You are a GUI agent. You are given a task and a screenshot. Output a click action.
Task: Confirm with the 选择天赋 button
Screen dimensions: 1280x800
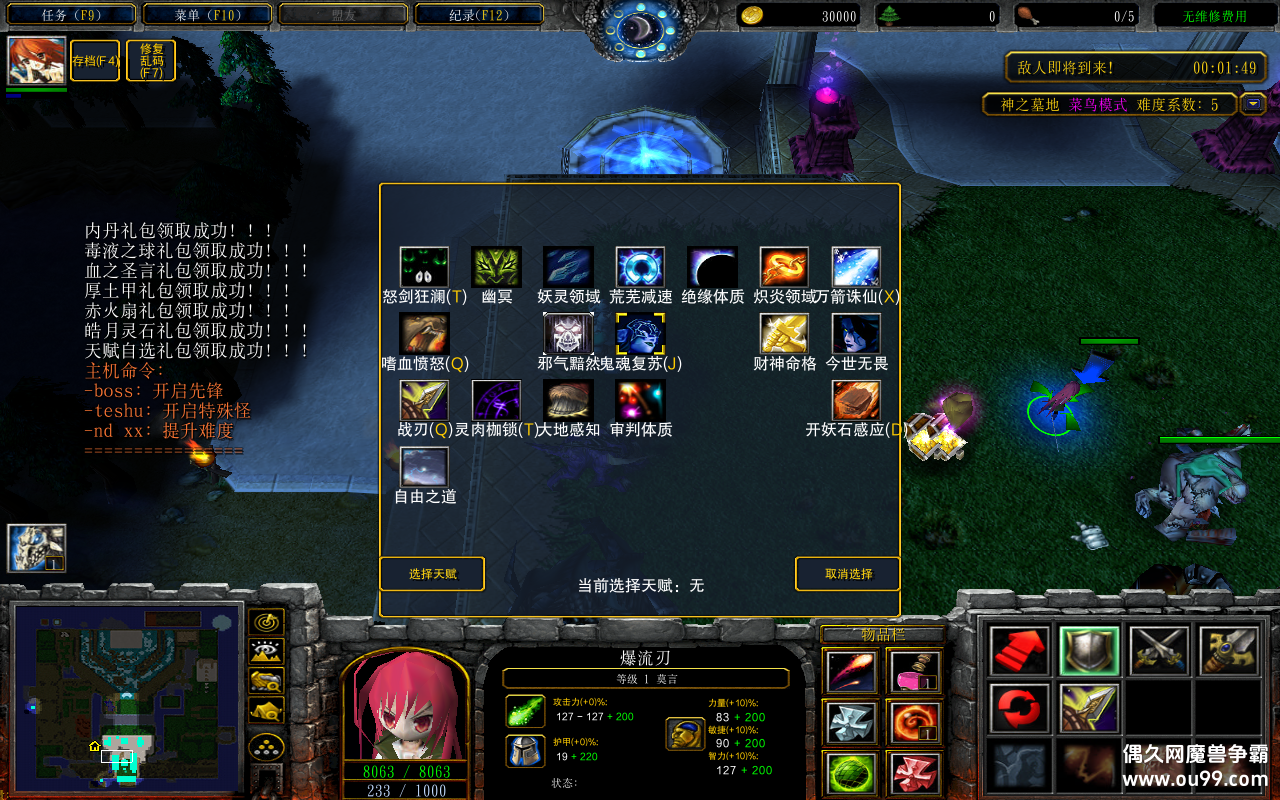tap(432, 574)
